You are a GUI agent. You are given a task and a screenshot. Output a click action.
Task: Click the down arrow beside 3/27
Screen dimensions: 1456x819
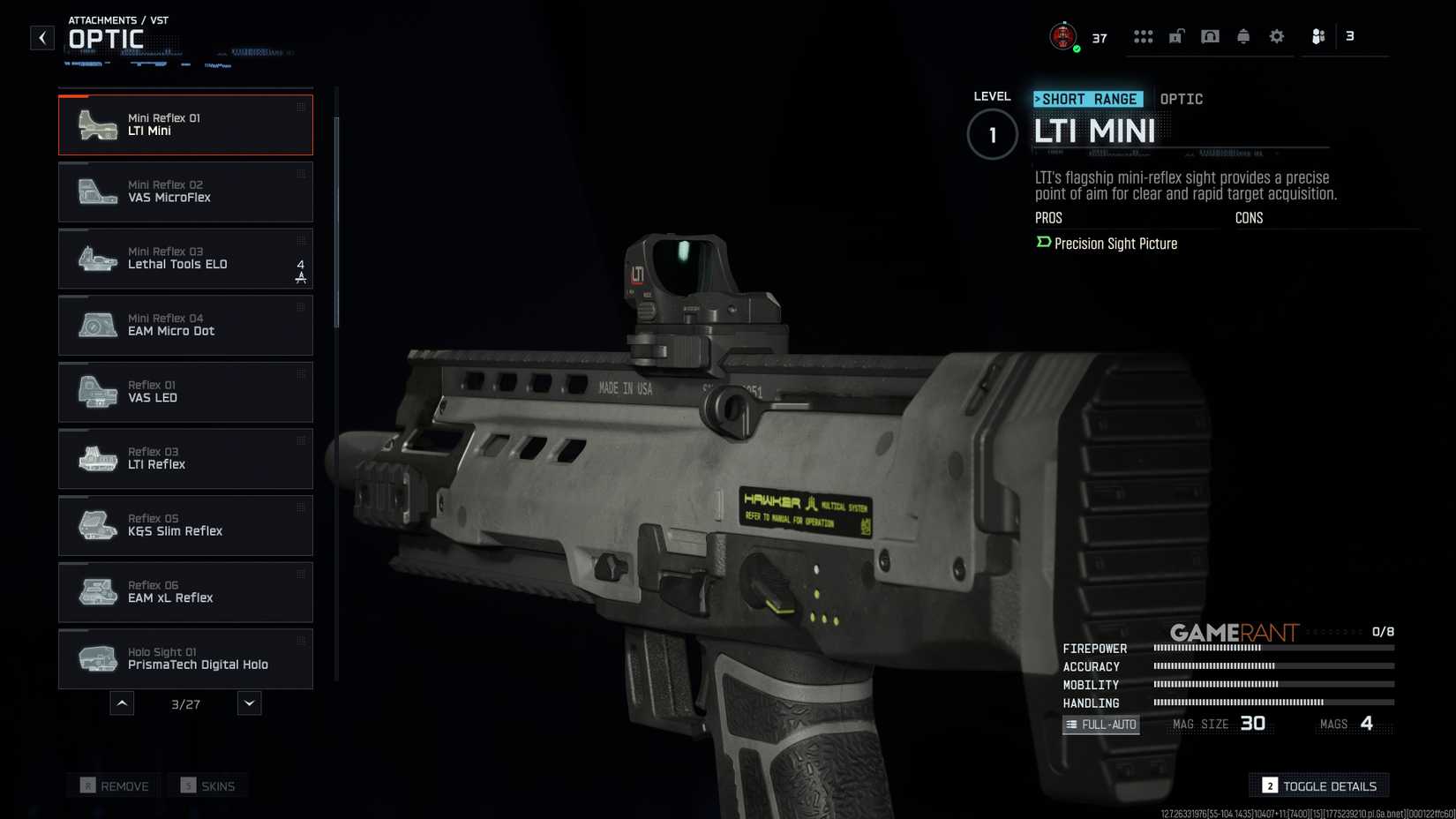(x=248, y=703)
